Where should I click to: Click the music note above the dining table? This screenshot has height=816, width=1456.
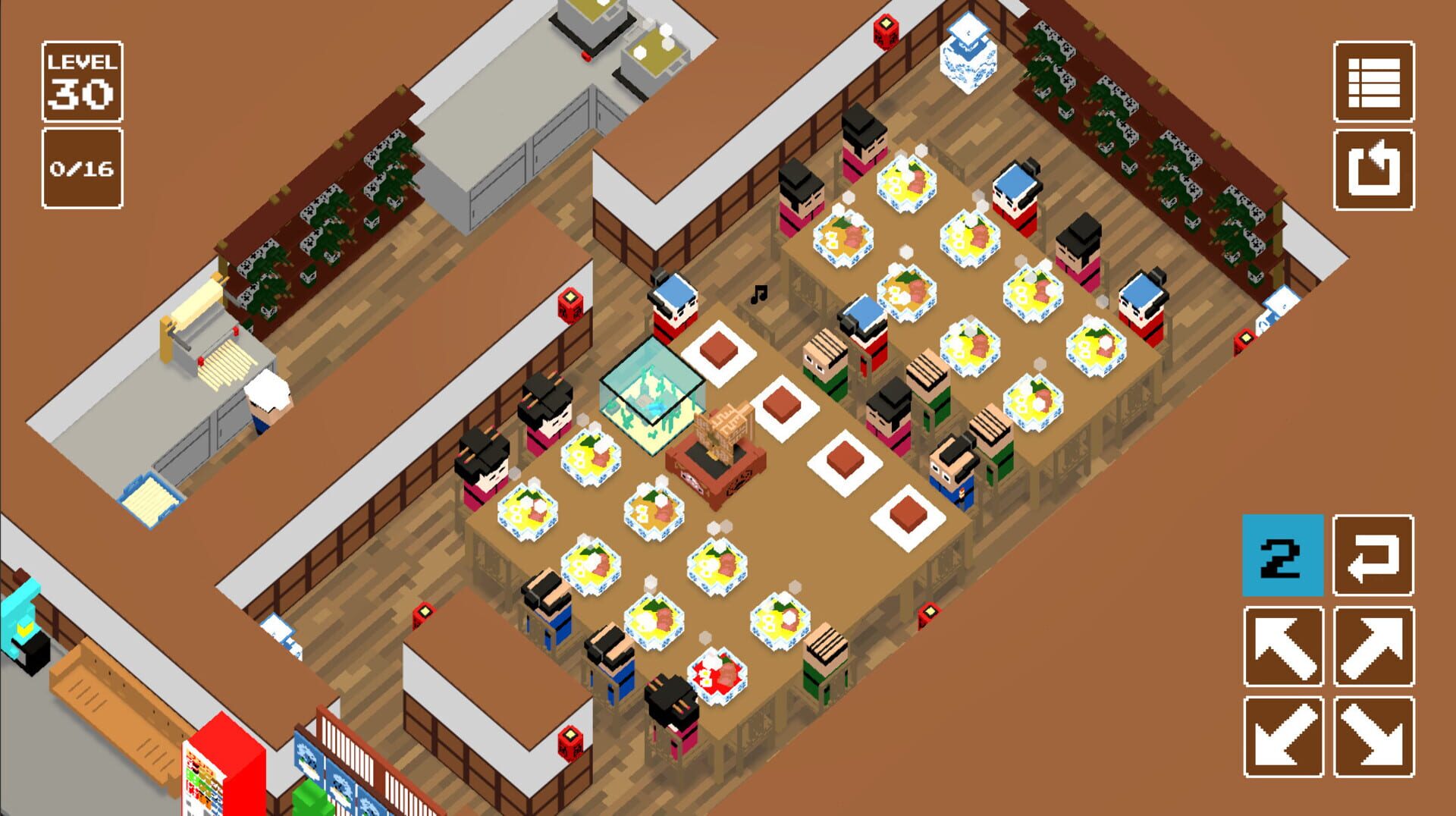coord(761,296)
